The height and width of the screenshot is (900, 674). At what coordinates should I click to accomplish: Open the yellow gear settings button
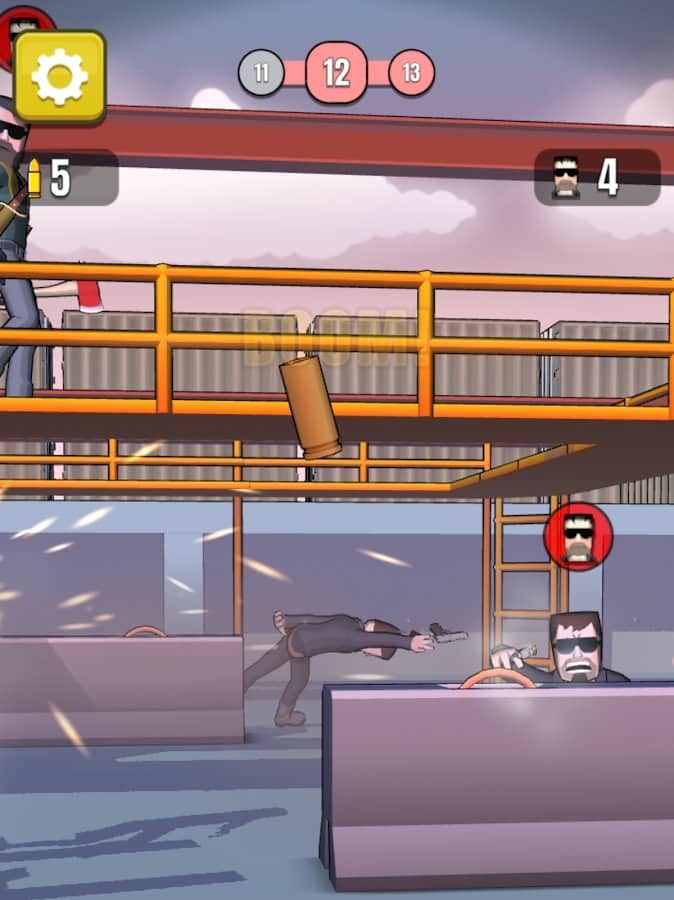pyautogui.click(x=59, y=77)
